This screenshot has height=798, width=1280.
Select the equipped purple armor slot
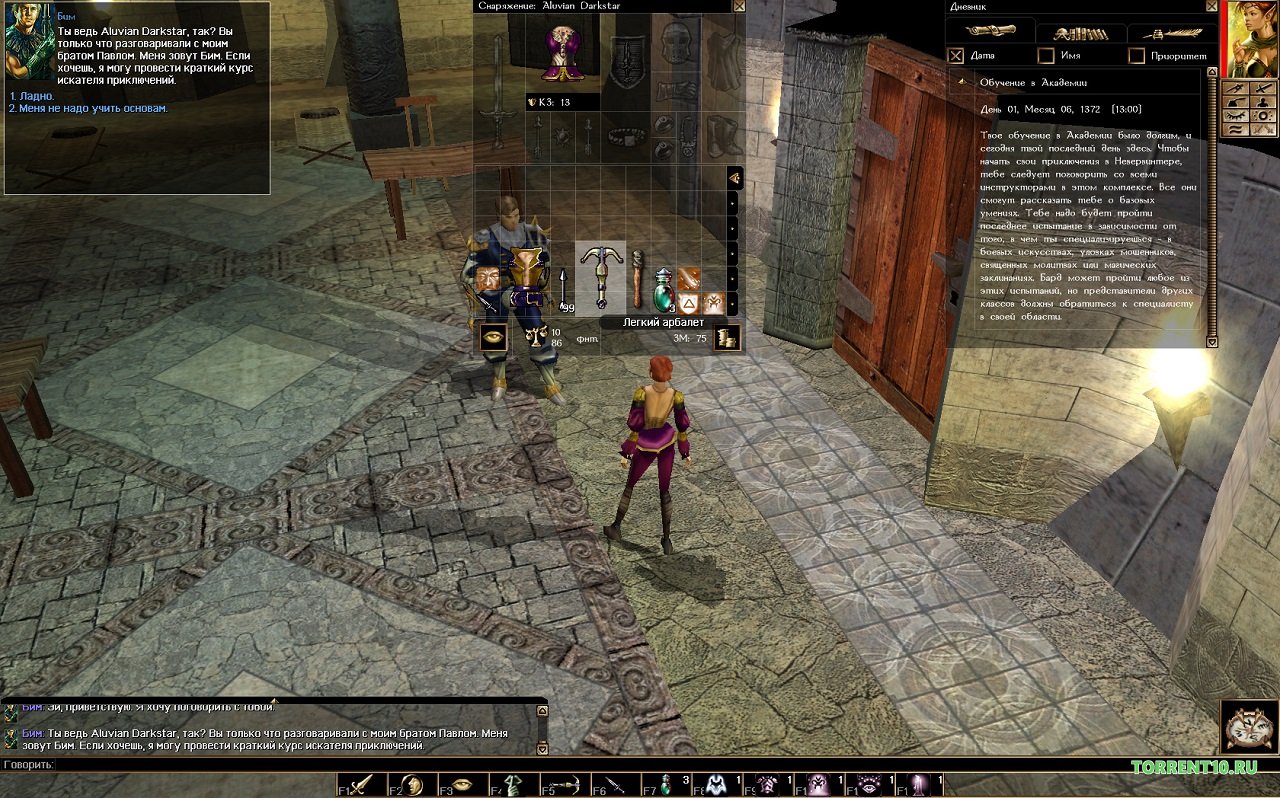[x=564, y=51]
